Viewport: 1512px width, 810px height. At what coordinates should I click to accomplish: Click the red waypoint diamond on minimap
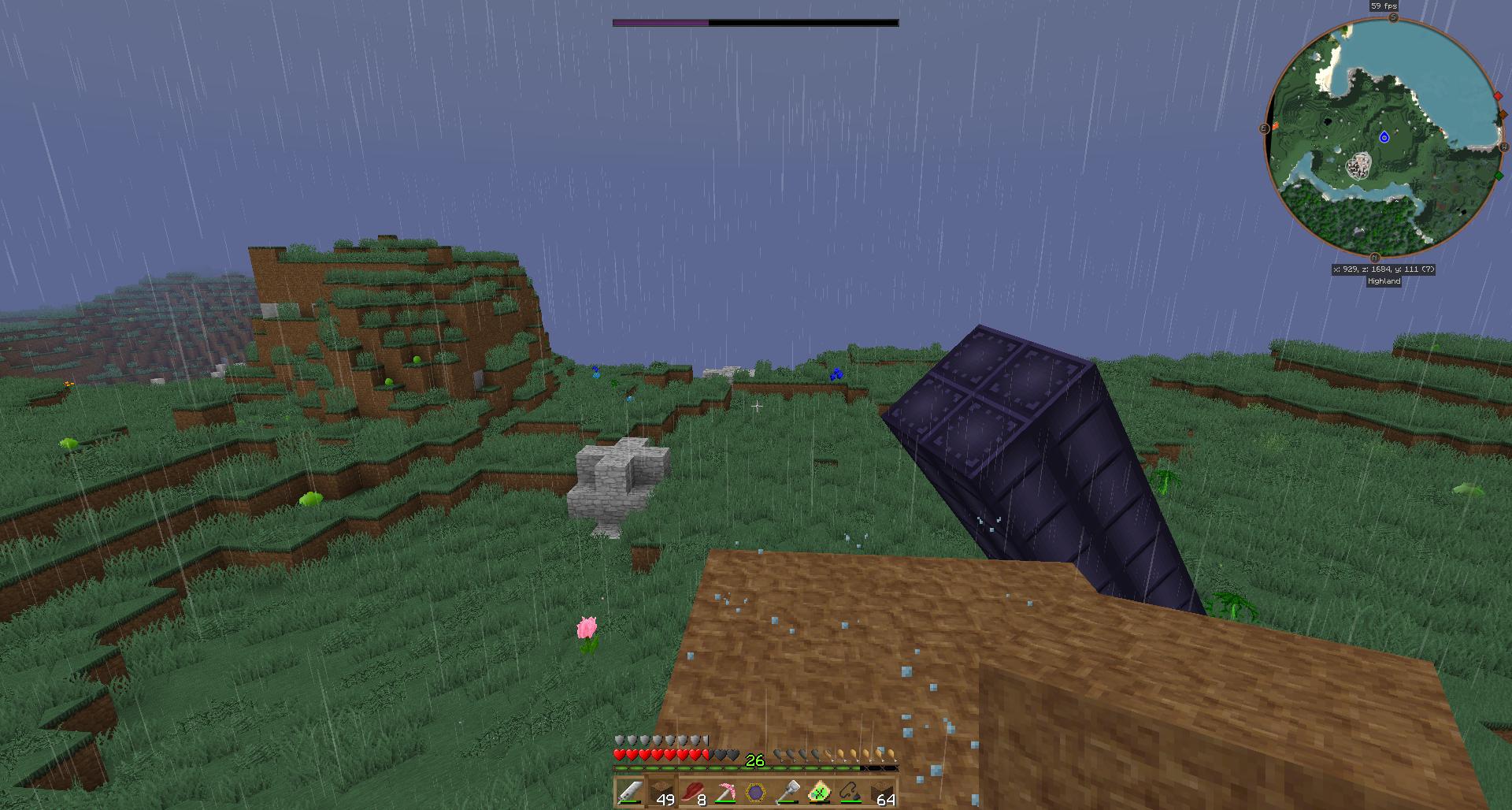(1498, 96)
